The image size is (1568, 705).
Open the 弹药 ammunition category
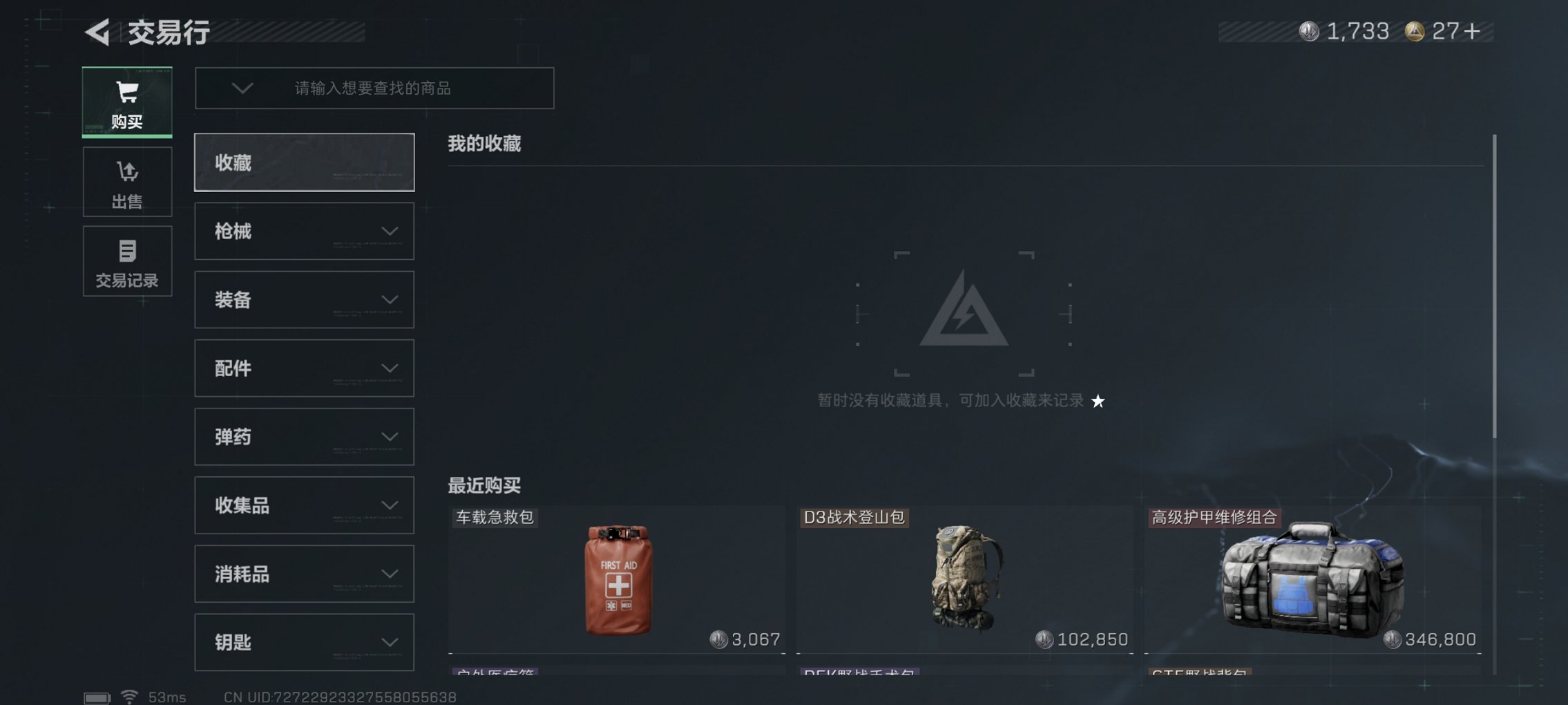pyautogui.click(x=305, y=437)
